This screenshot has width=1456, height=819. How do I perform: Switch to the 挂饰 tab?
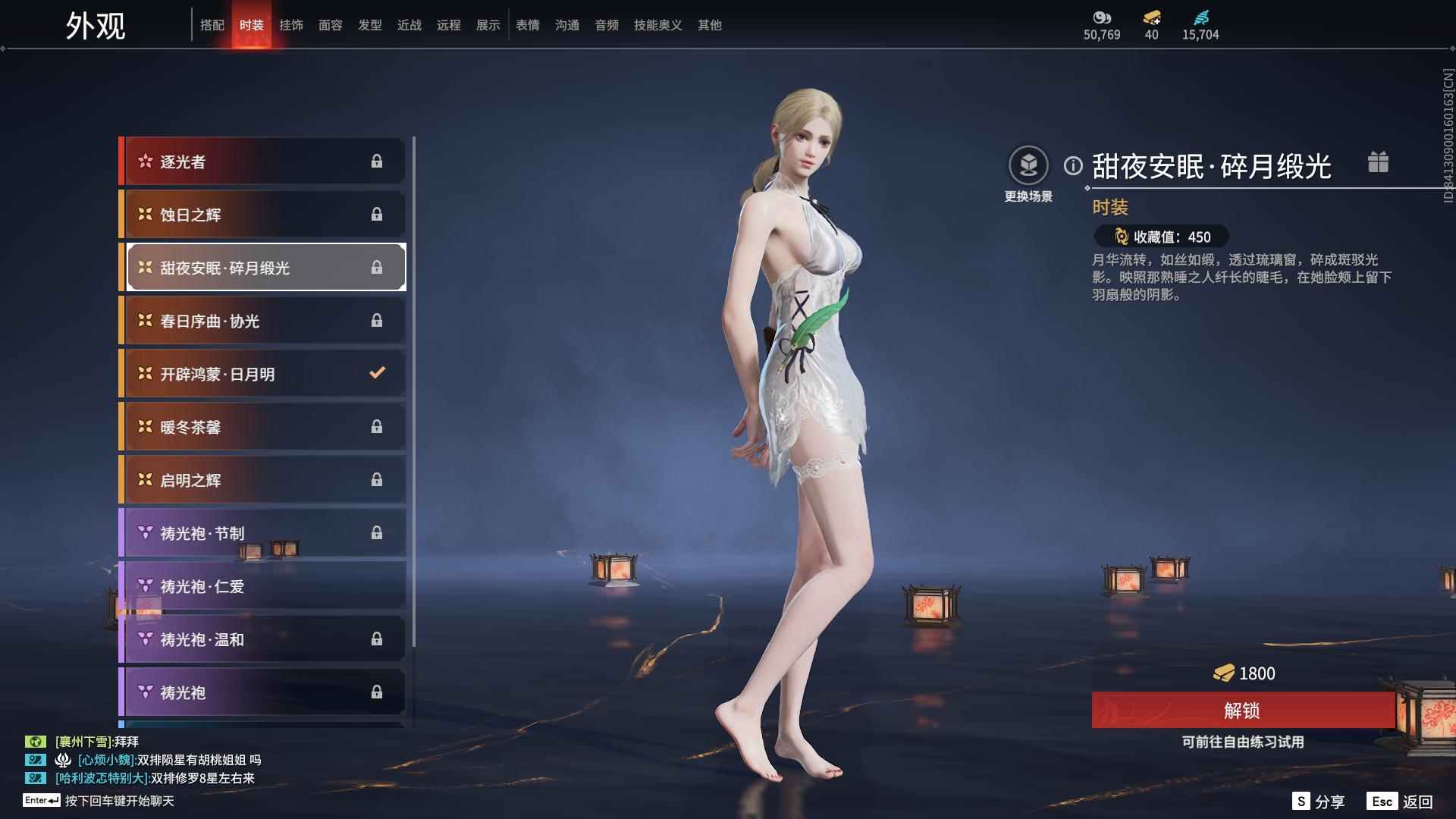[291, 24]
